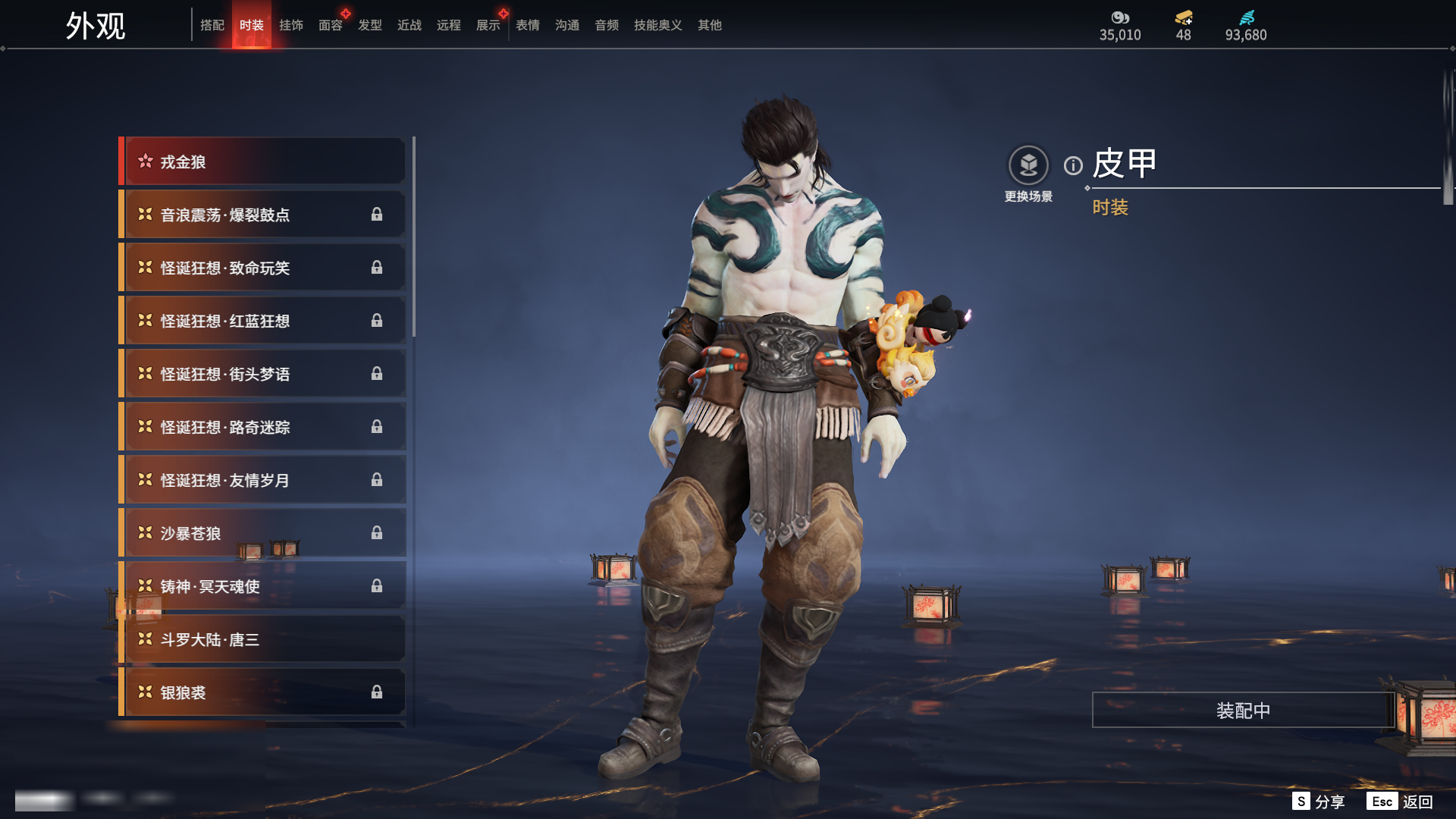
Task: Click the 装配中 equip button
Action: (1243, 711)
